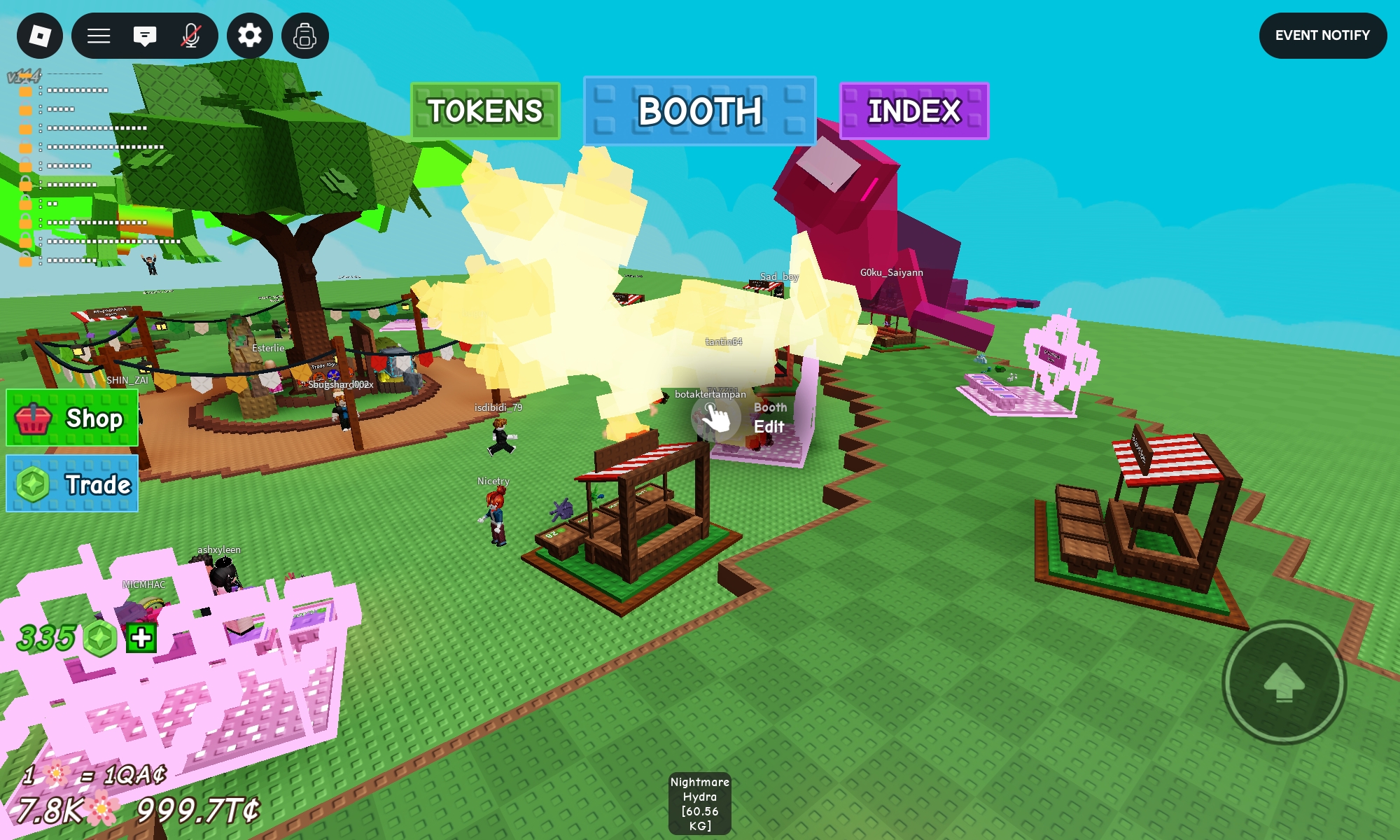Select the Nightmare Hydra hotbar slot

click(x=699, y=804)
